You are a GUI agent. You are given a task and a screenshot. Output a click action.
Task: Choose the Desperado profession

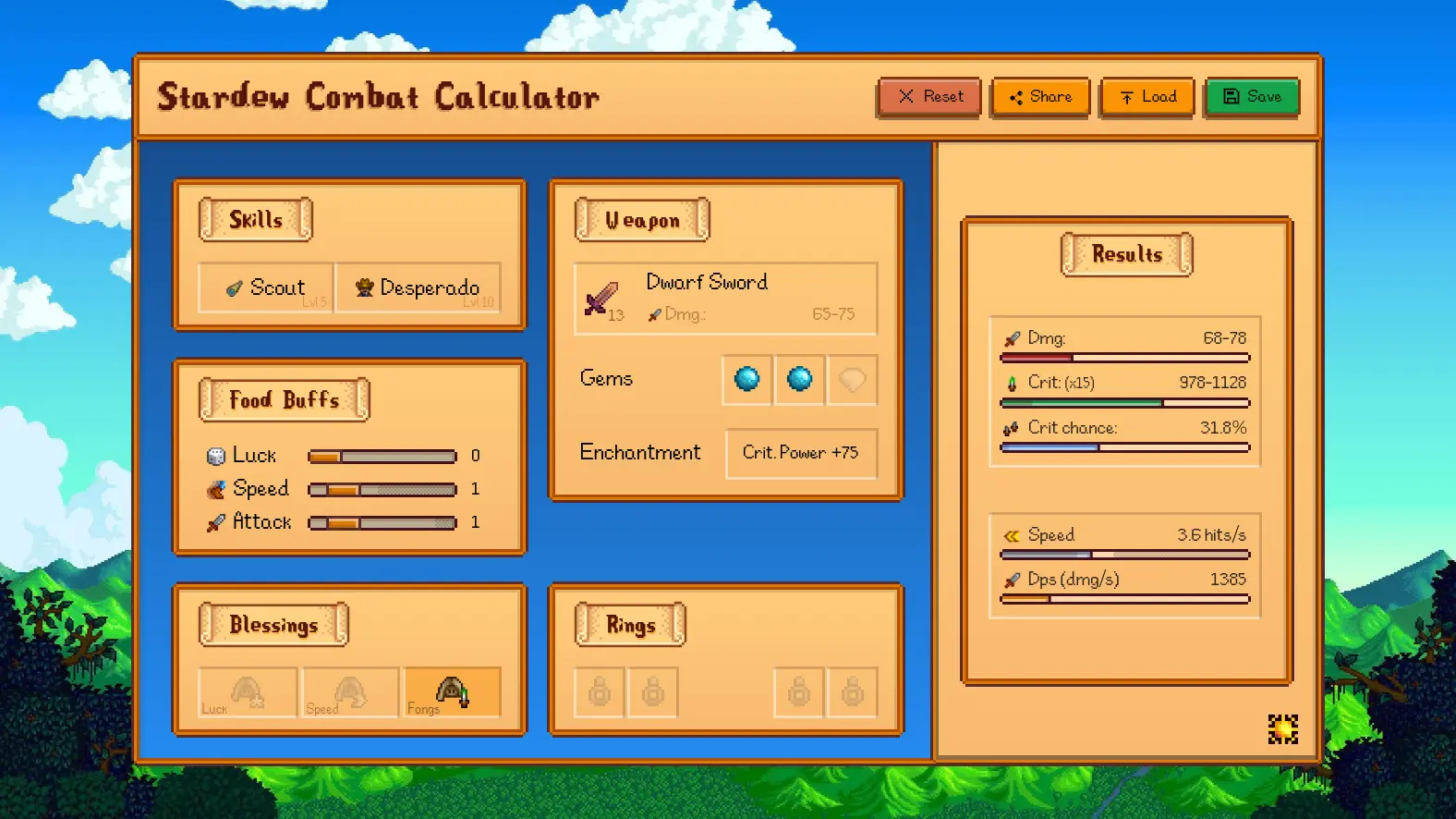point(419,287)
